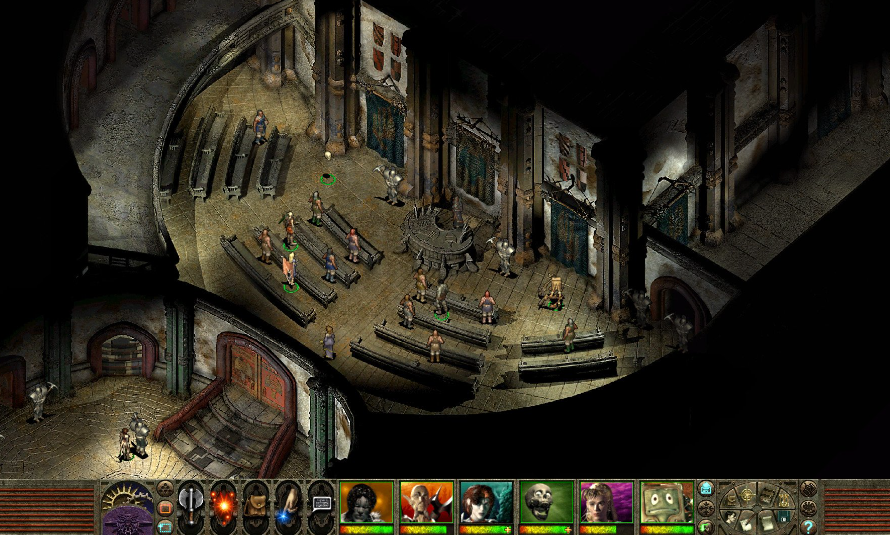Select Nordom's green cube portrait
This screenshot has height=535, width=890.
coord(666,503)
